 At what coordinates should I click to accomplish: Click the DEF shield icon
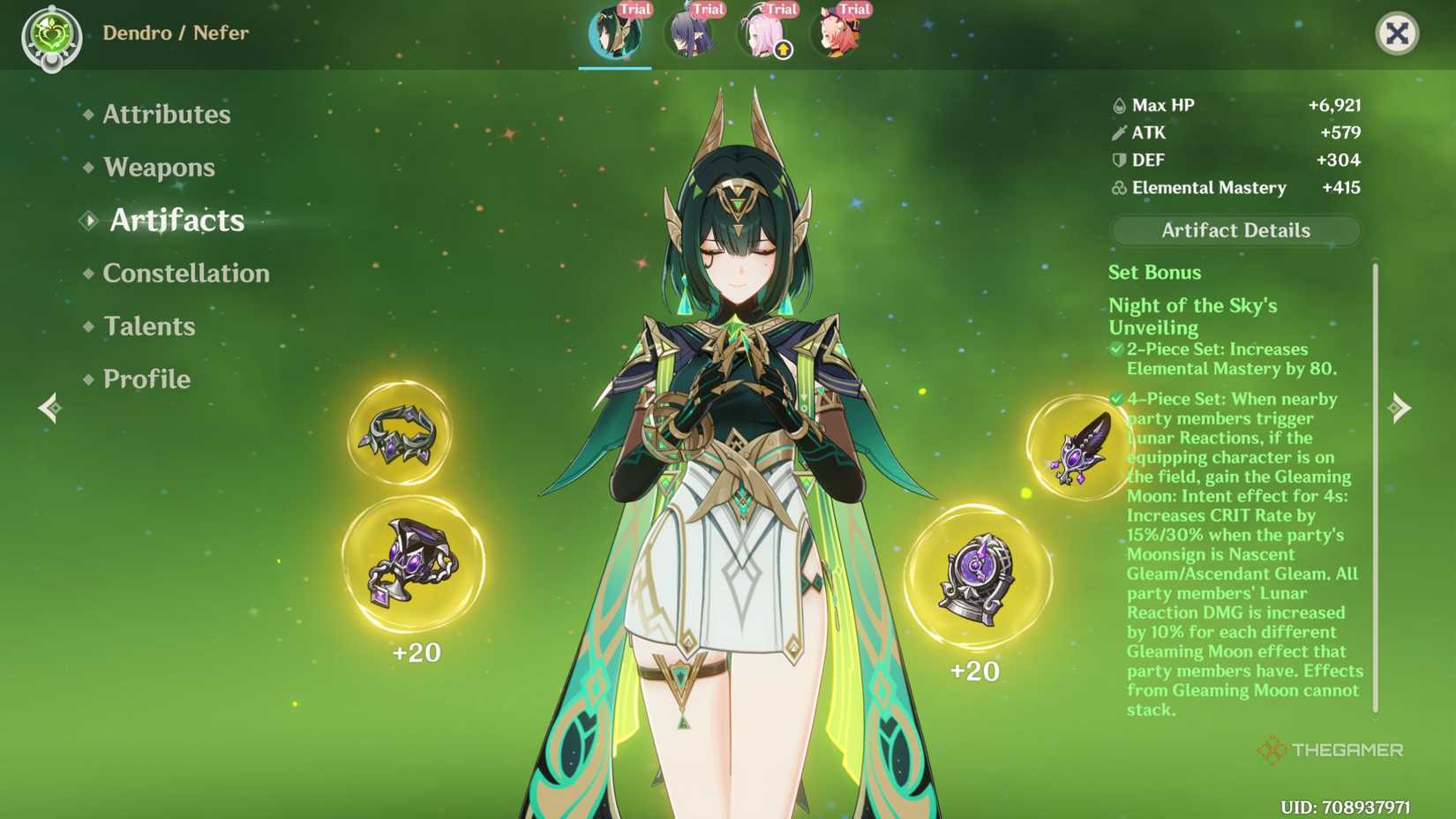click(x=1117, y=161)
